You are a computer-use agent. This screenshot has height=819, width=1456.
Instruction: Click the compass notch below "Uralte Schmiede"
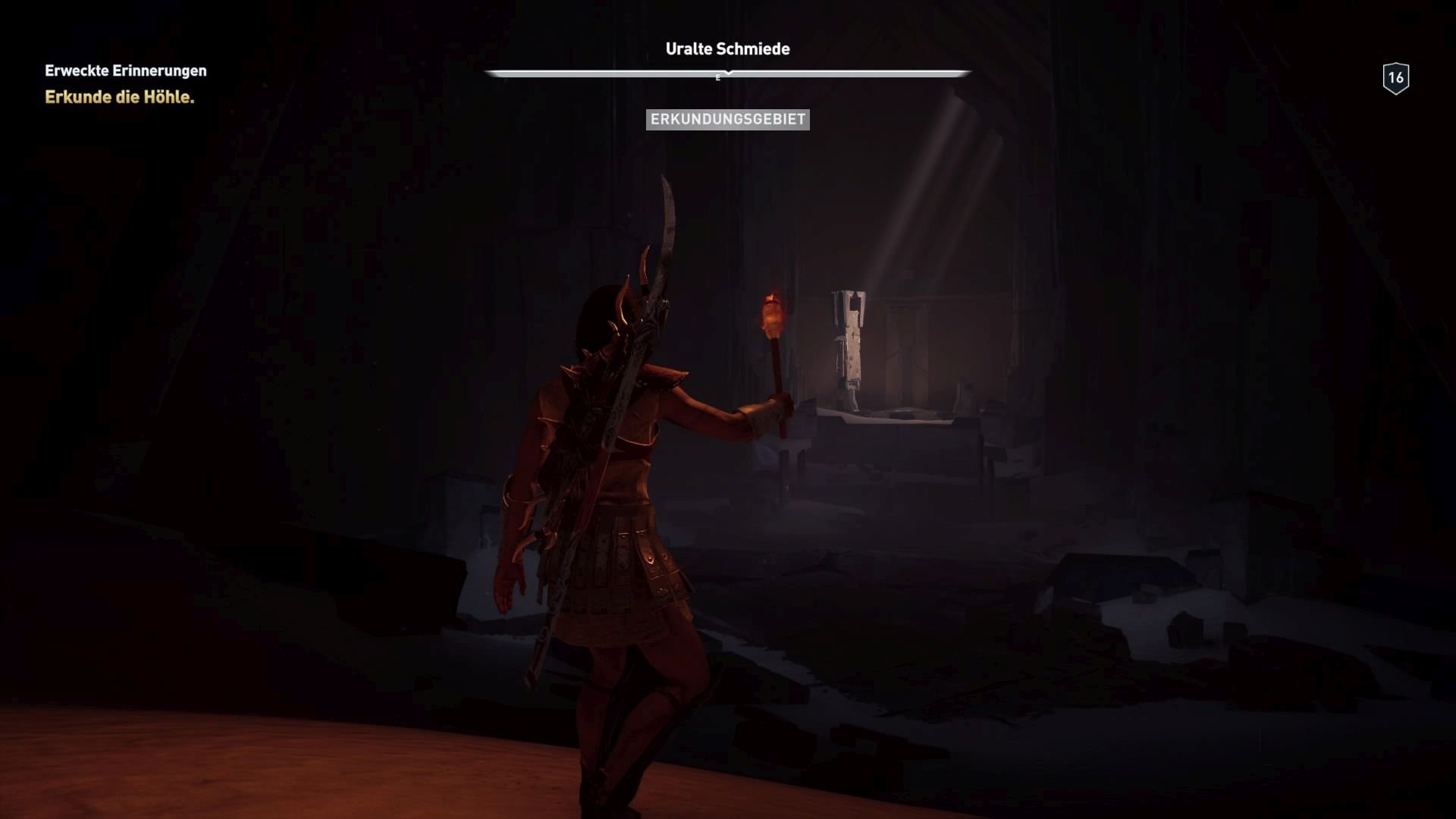point(726,72)
